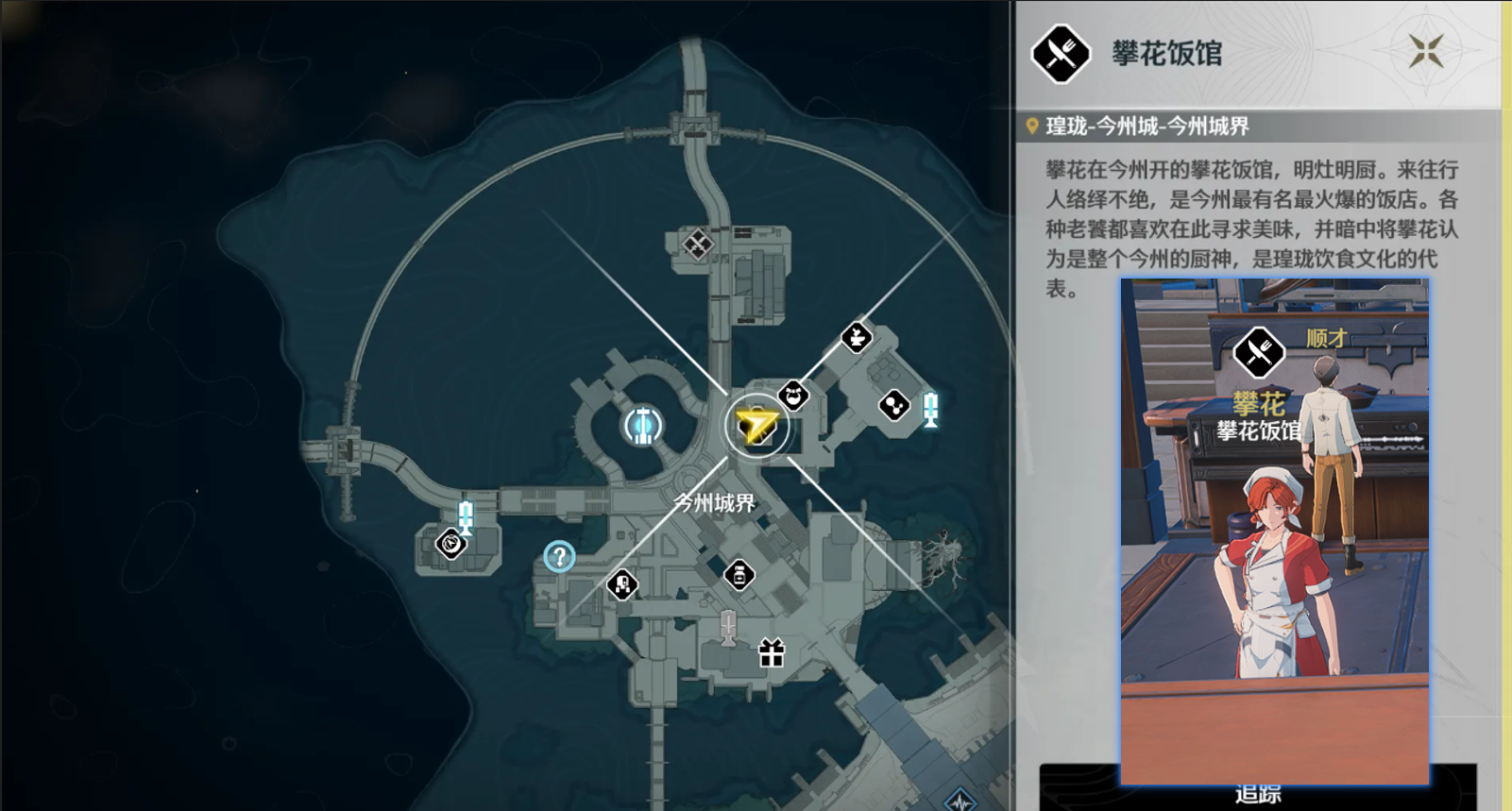
Task: Select the angry-face diamond map marker
Action: coord(793,396)
